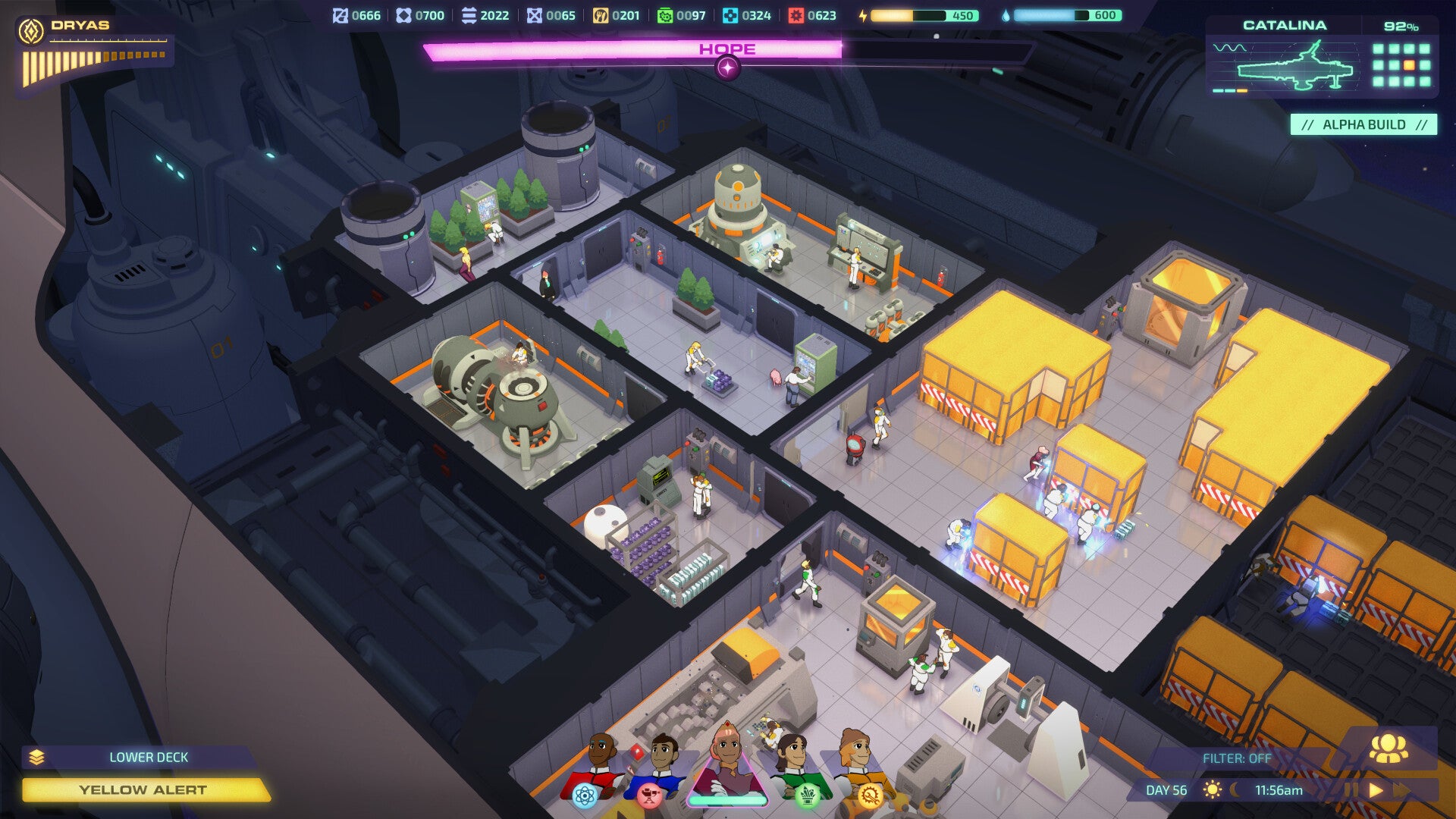Click the red social crew icon
The width and height of the screenshot is (1456, 819).
pos(648,796)
